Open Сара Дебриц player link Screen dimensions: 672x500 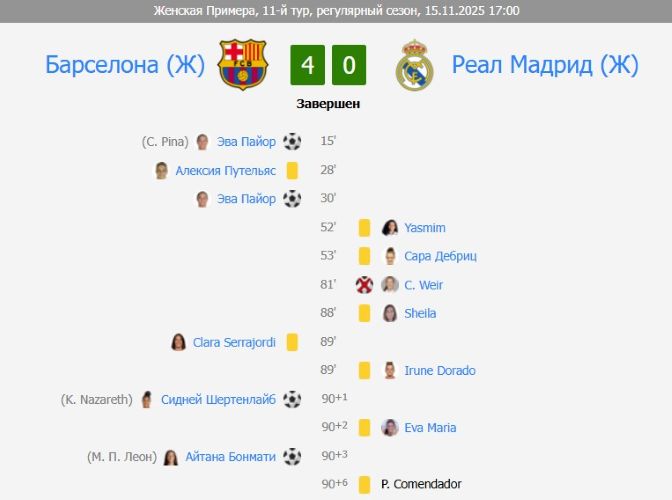pos(440,256)
